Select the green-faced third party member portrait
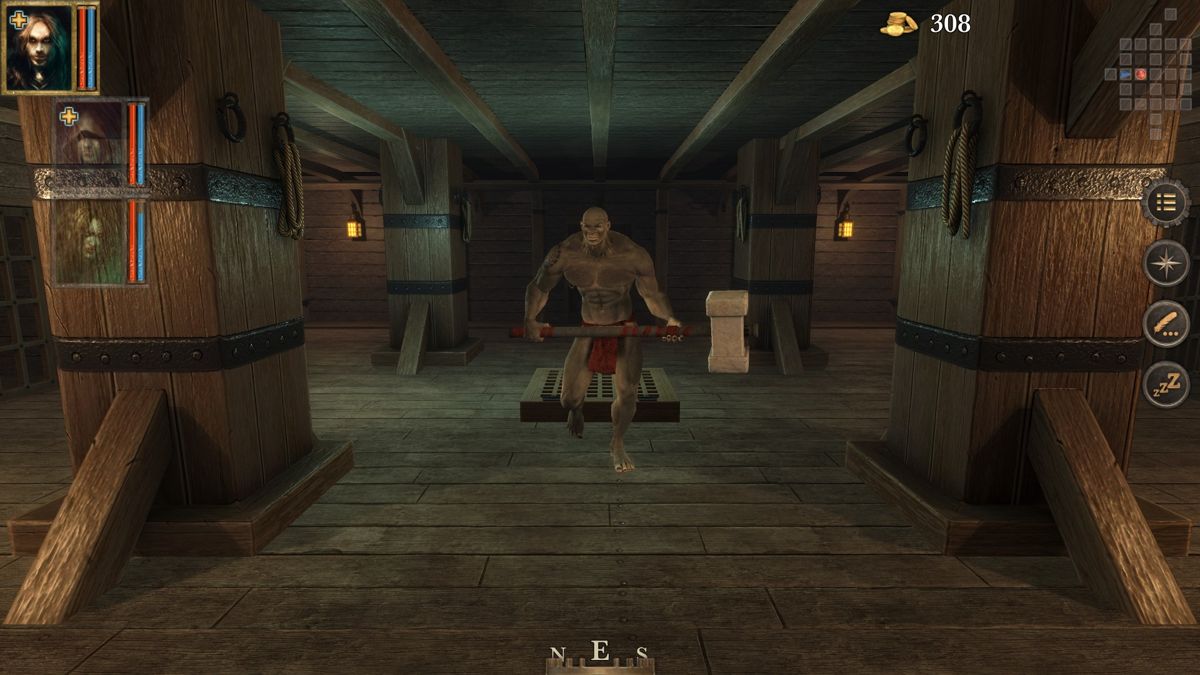Screen dimensions: 1200x675 pos(90,243)
